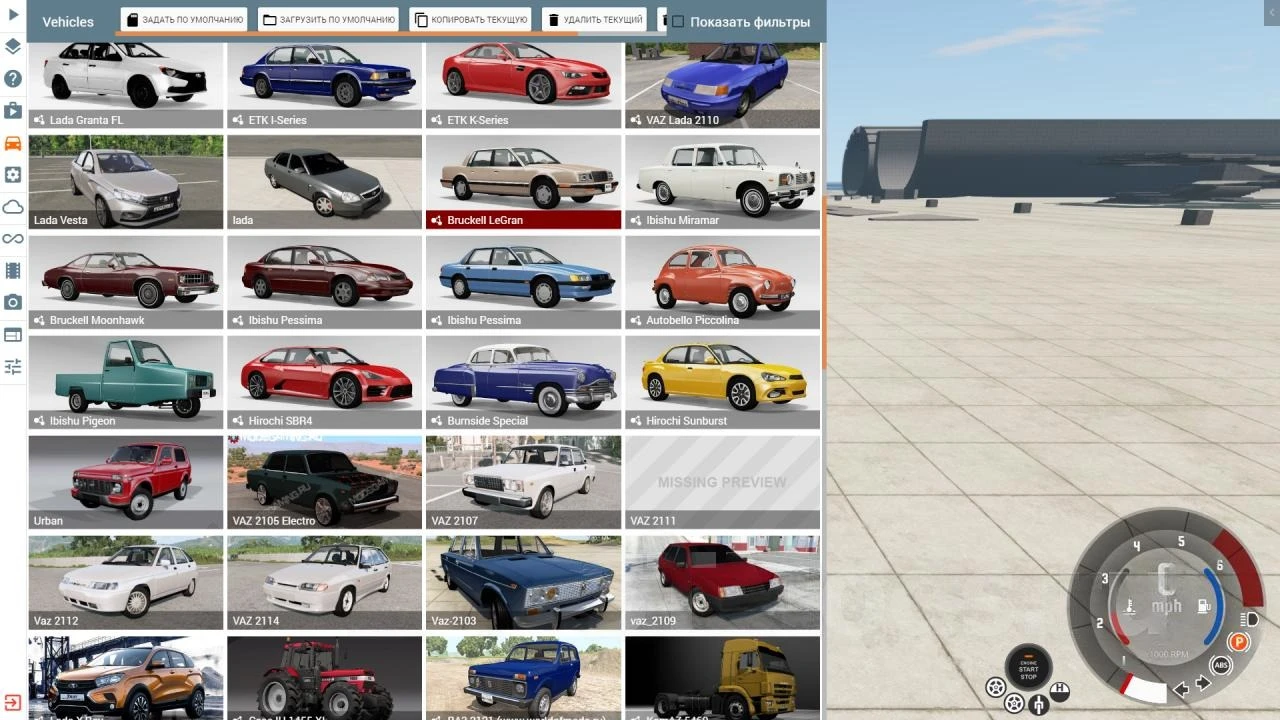Click the right turn signal arrow
Image resolution: width=1280 pixels, height=720 pixels.
coord(1203,683)
